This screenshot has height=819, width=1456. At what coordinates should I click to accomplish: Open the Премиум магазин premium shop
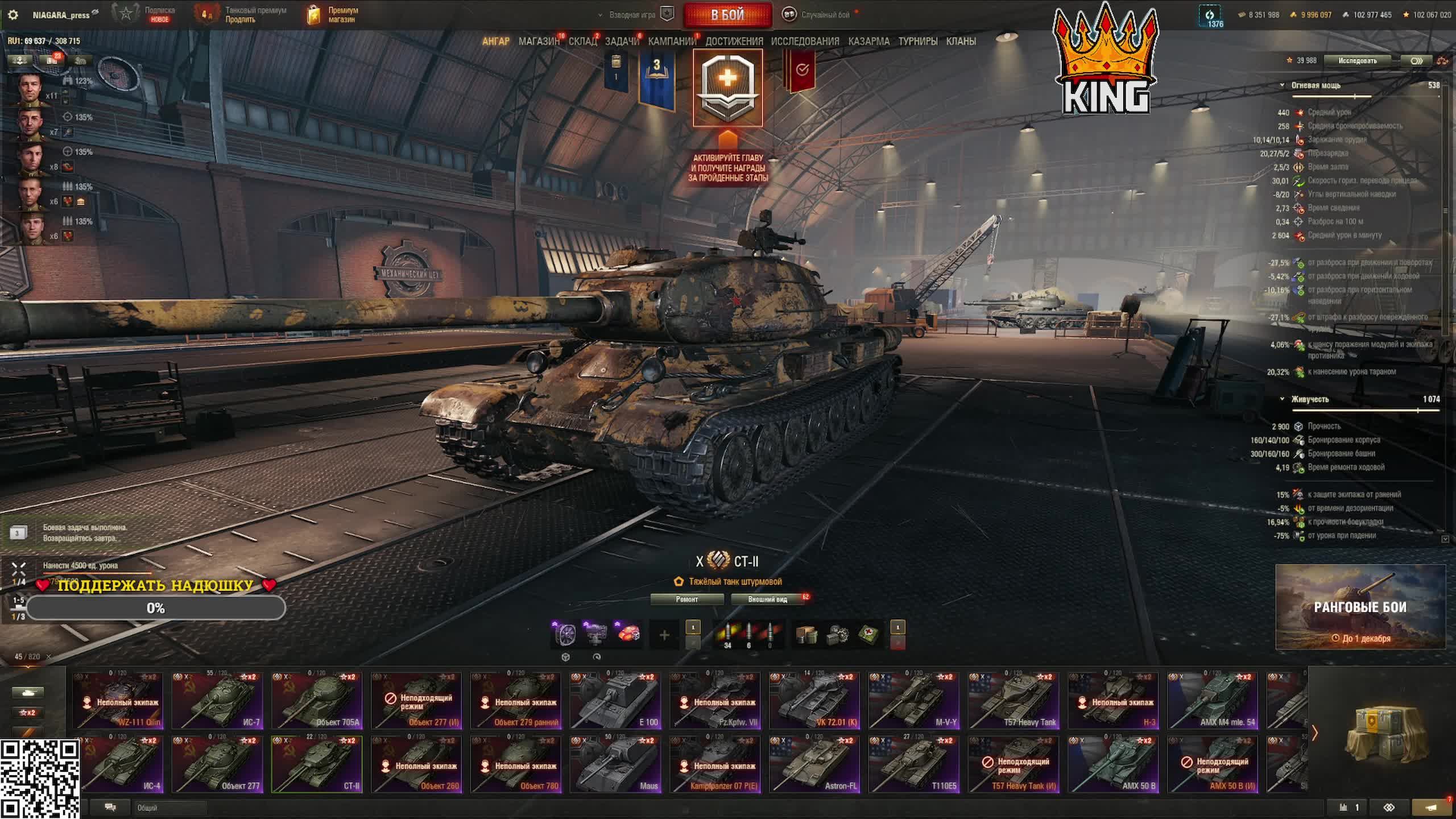333,15
